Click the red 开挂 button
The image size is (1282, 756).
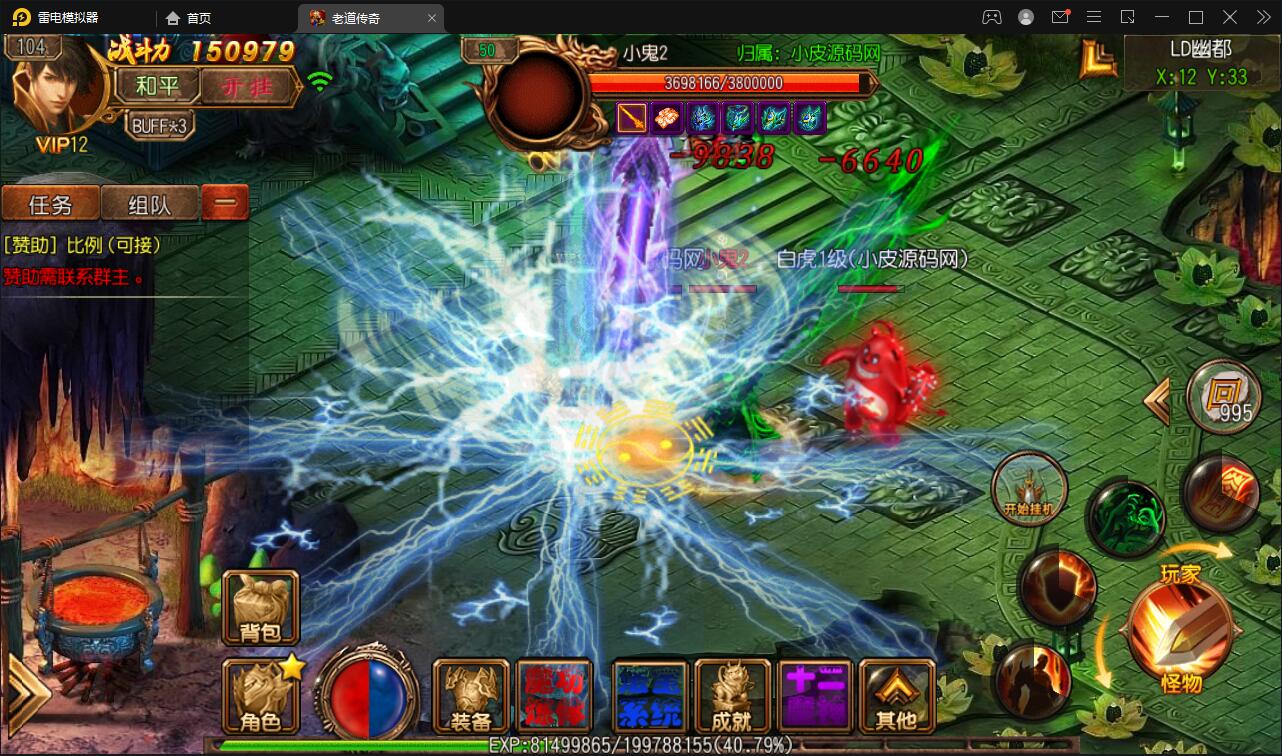(x=250, y=86)
